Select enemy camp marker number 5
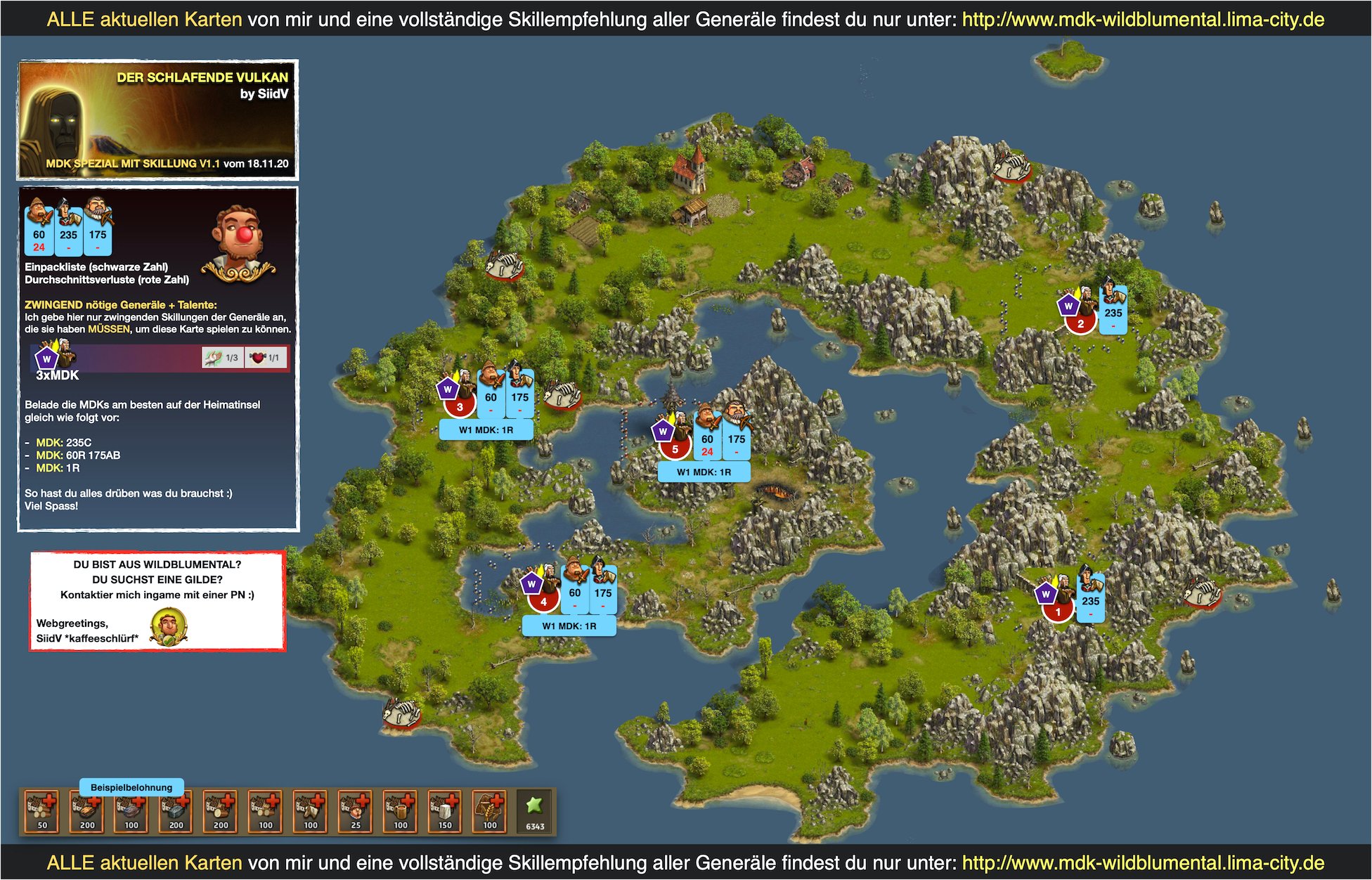Viewport: 1372px width, 880px height. 675,448
